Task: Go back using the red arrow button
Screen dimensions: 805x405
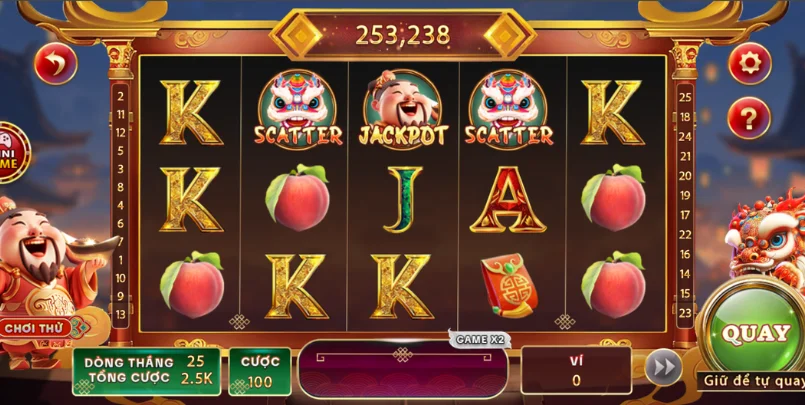Action: point(56,66)
